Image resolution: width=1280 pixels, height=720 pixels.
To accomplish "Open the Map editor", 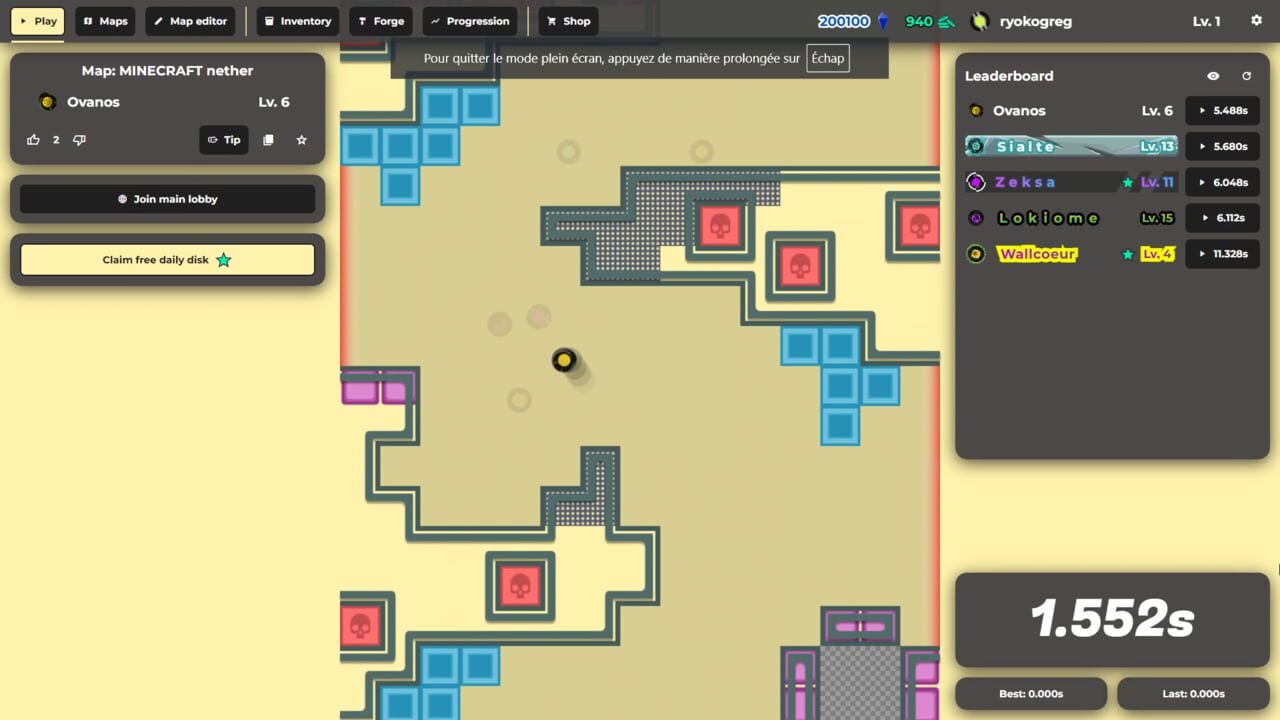I will click(190, 20).
